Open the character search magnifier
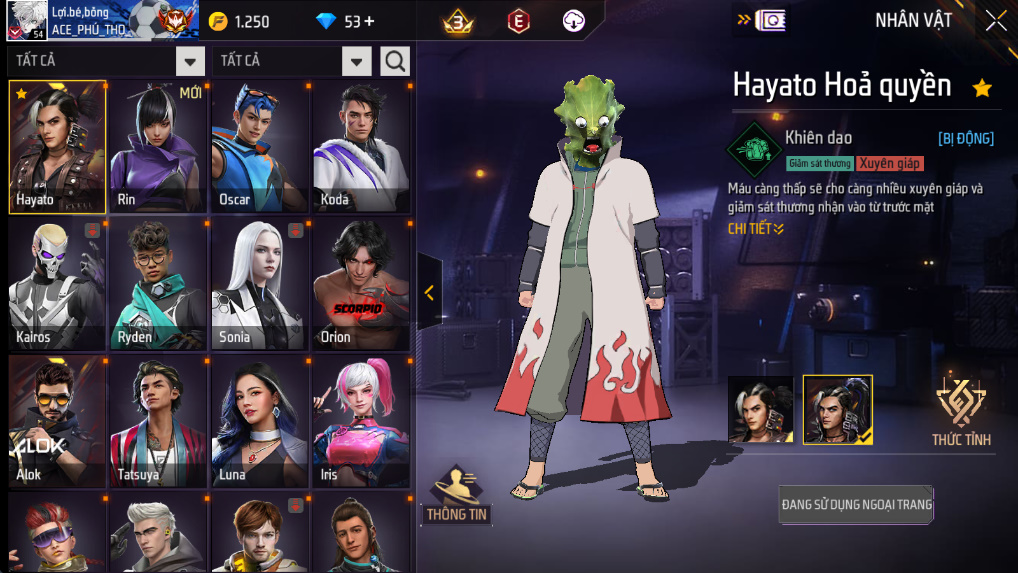This screenshot has width=1018, height=573. (x=395, y=61)
